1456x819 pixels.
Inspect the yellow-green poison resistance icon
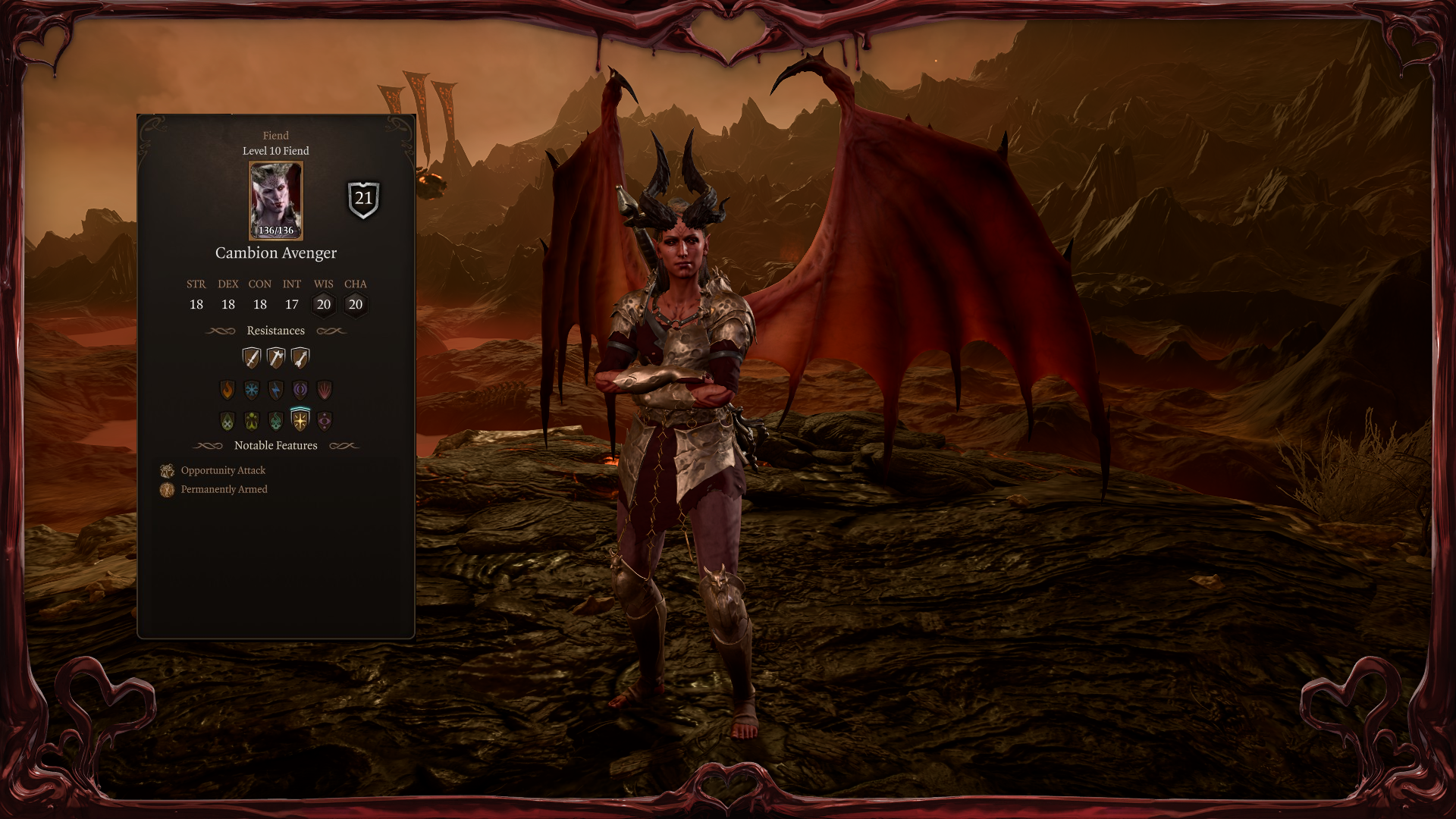[251, 421]
